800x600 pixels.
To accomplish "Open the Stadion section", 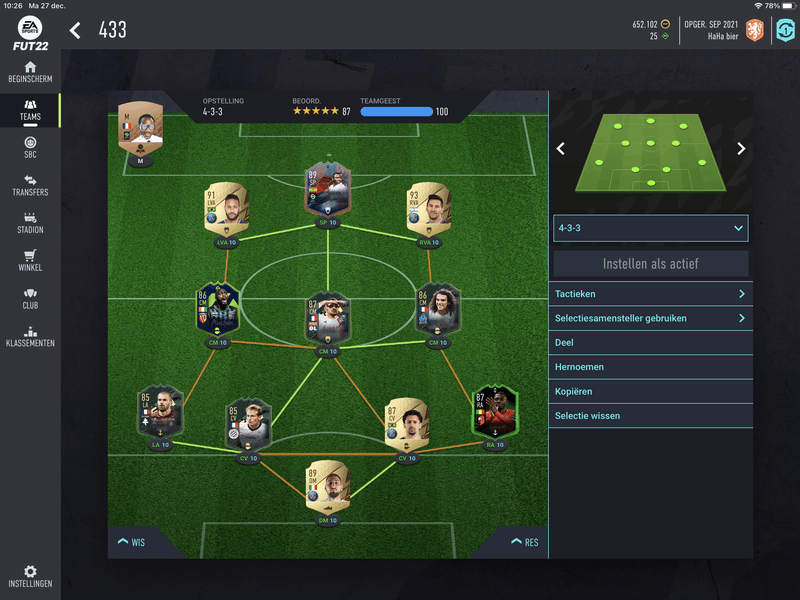I will [30, 223].
